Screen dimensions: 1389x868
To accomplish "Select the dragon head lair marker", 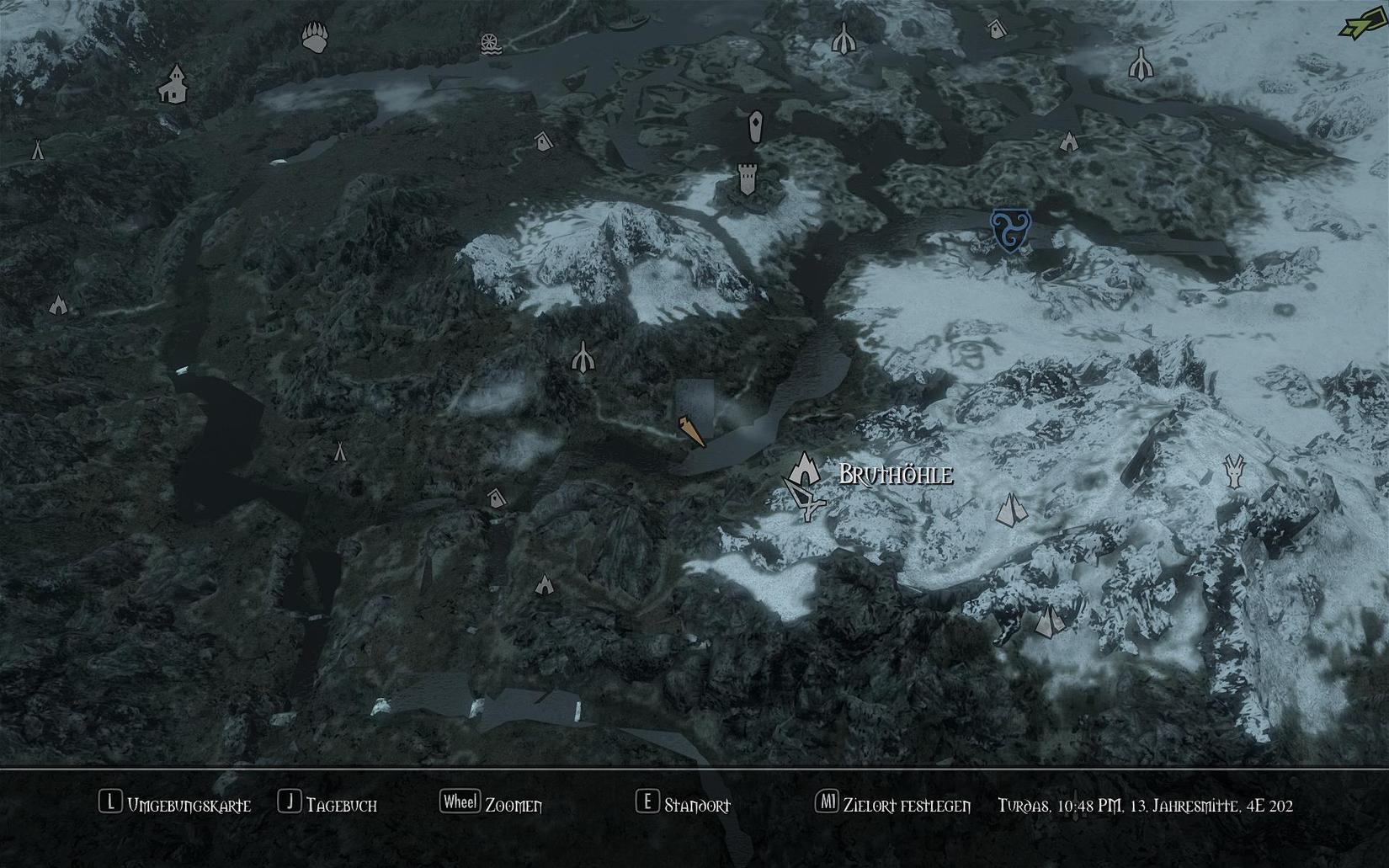I will click(1234, 471).
